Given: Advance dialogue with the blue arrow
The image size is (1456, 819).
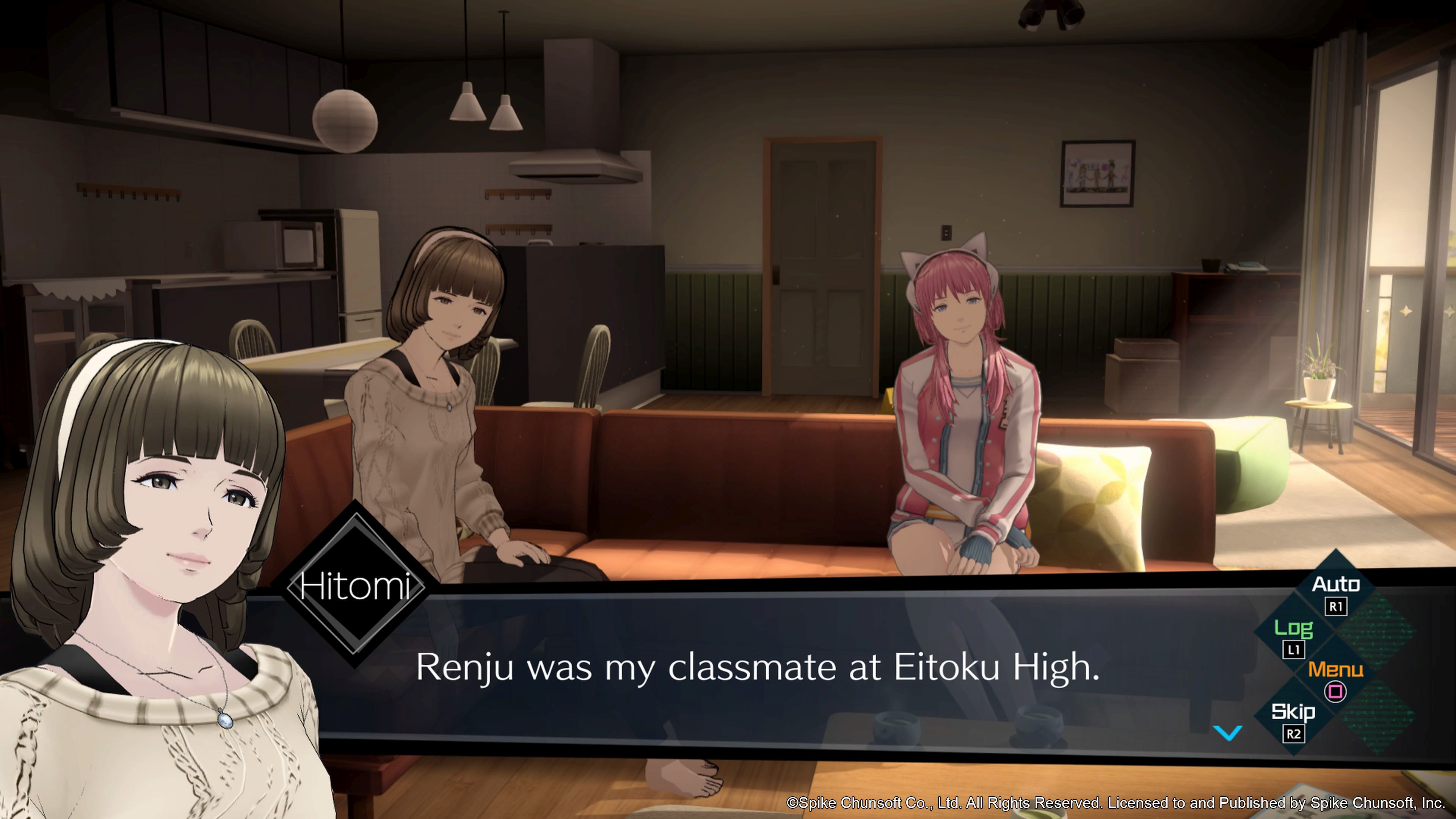Looking at the screenshot, I should pyautogui.click(x=1228, y=733).
